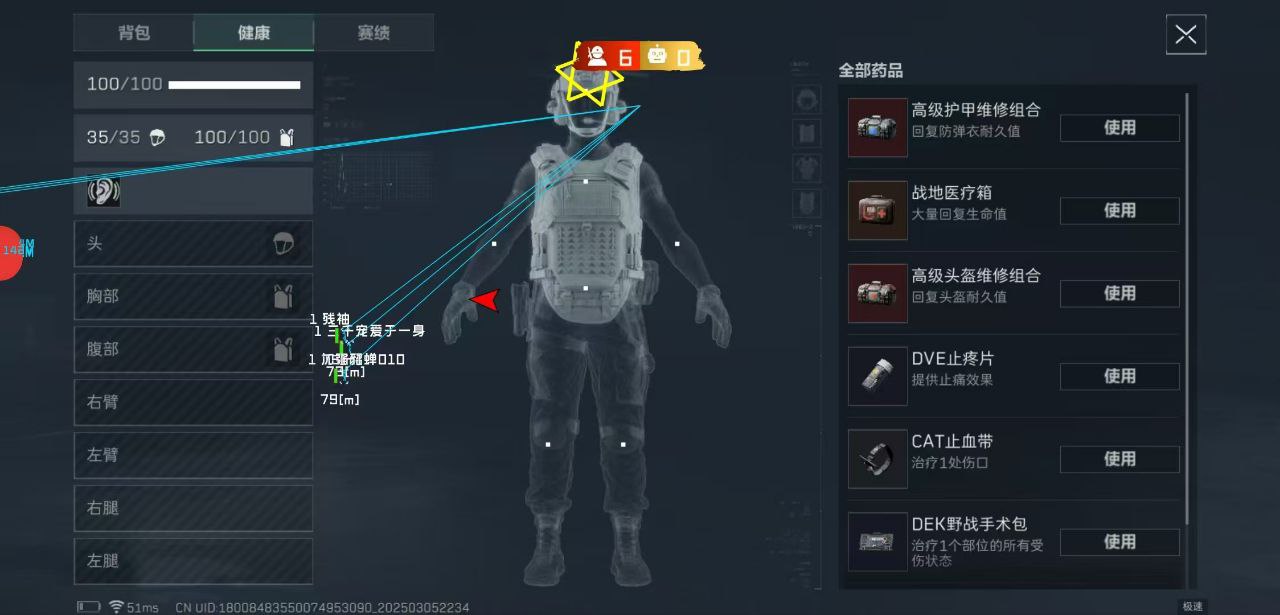Screen dimensions: 1280x615
Task: Choose the 左臂 body part row
Action: pyautogui.click(x=193, y=455)
